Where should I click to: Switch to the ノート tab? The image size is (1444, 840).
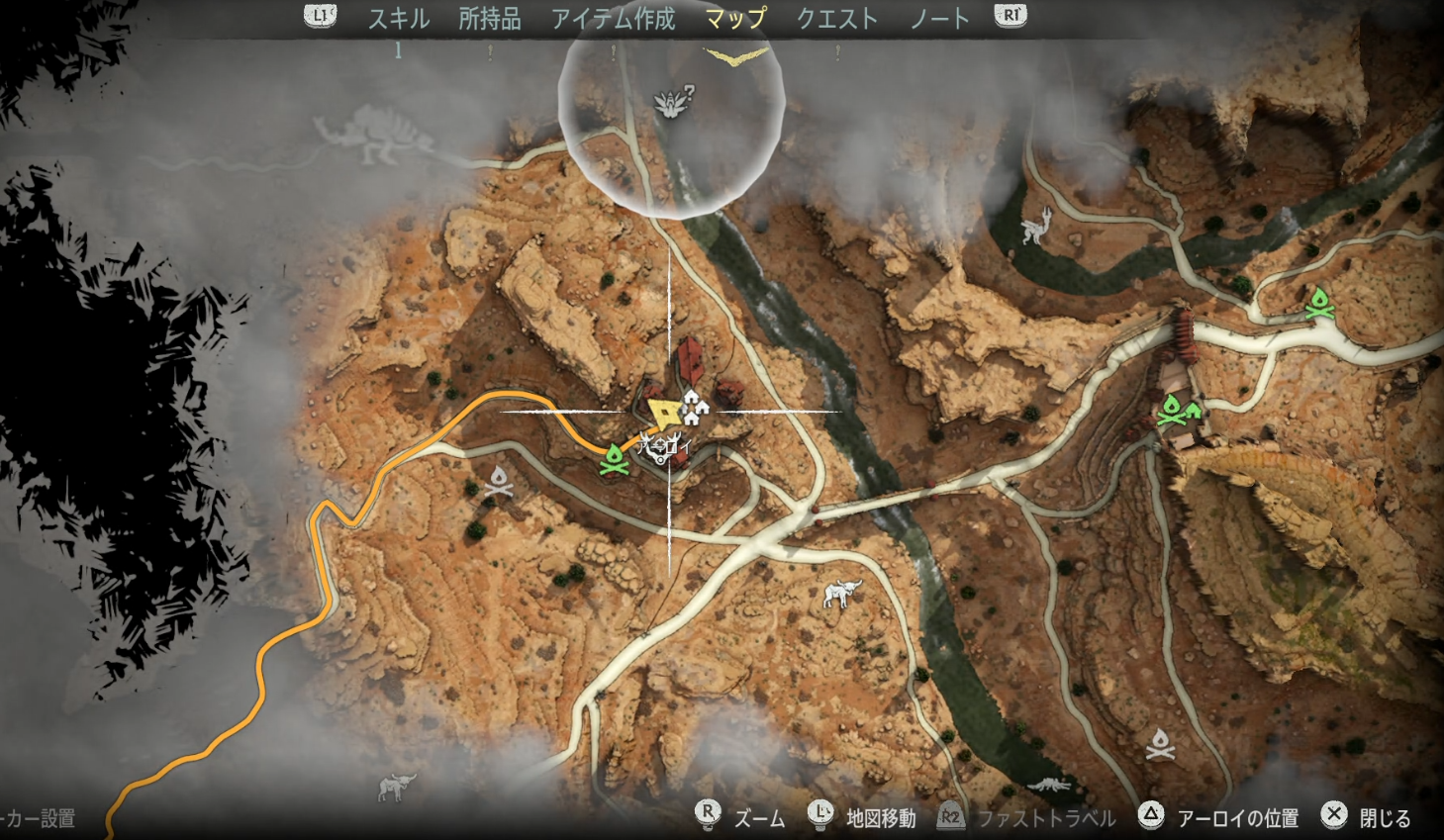(x=940, y=19)
